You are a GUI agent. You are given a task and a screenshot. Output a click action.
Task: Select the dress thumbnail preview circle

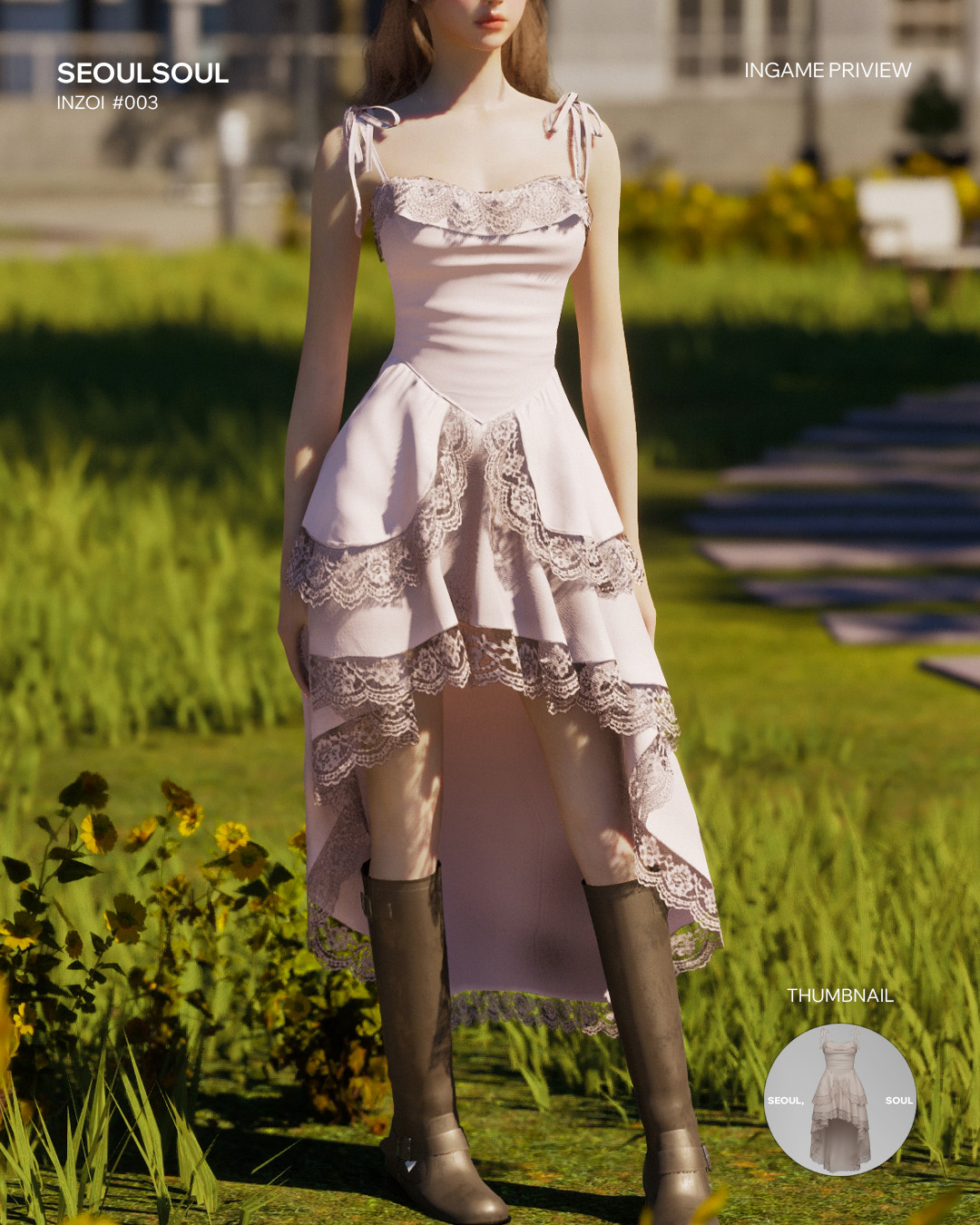(x=839, y=1100)
